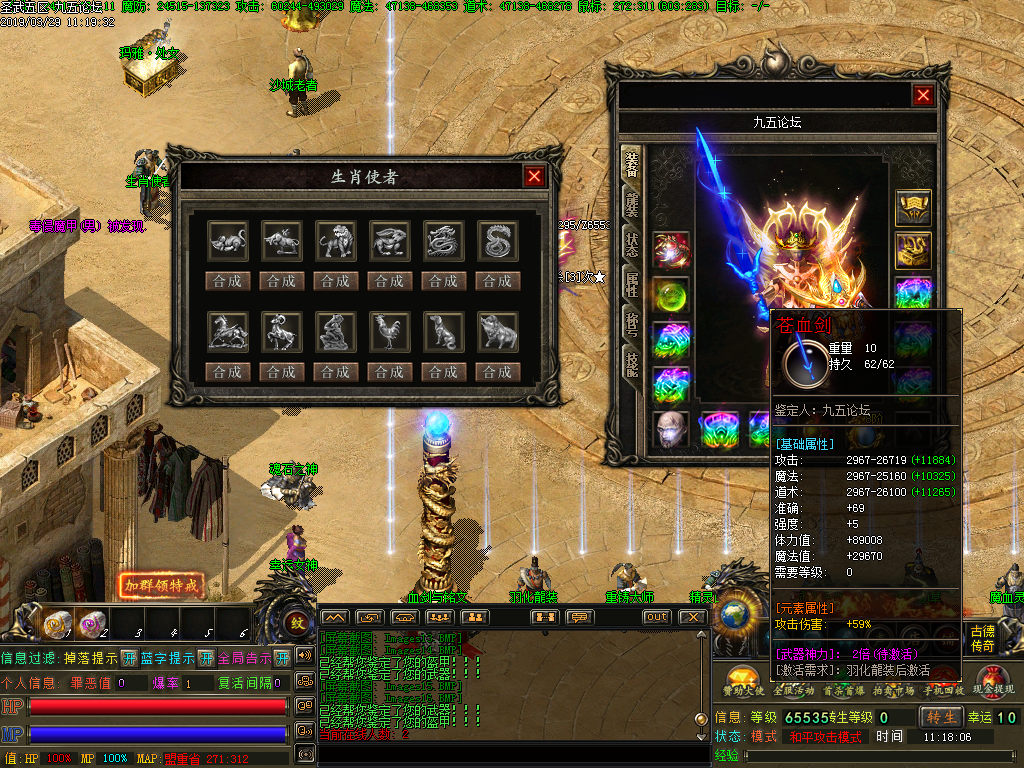Close the 九五论坛 character equipment panel

coord(923,95)
